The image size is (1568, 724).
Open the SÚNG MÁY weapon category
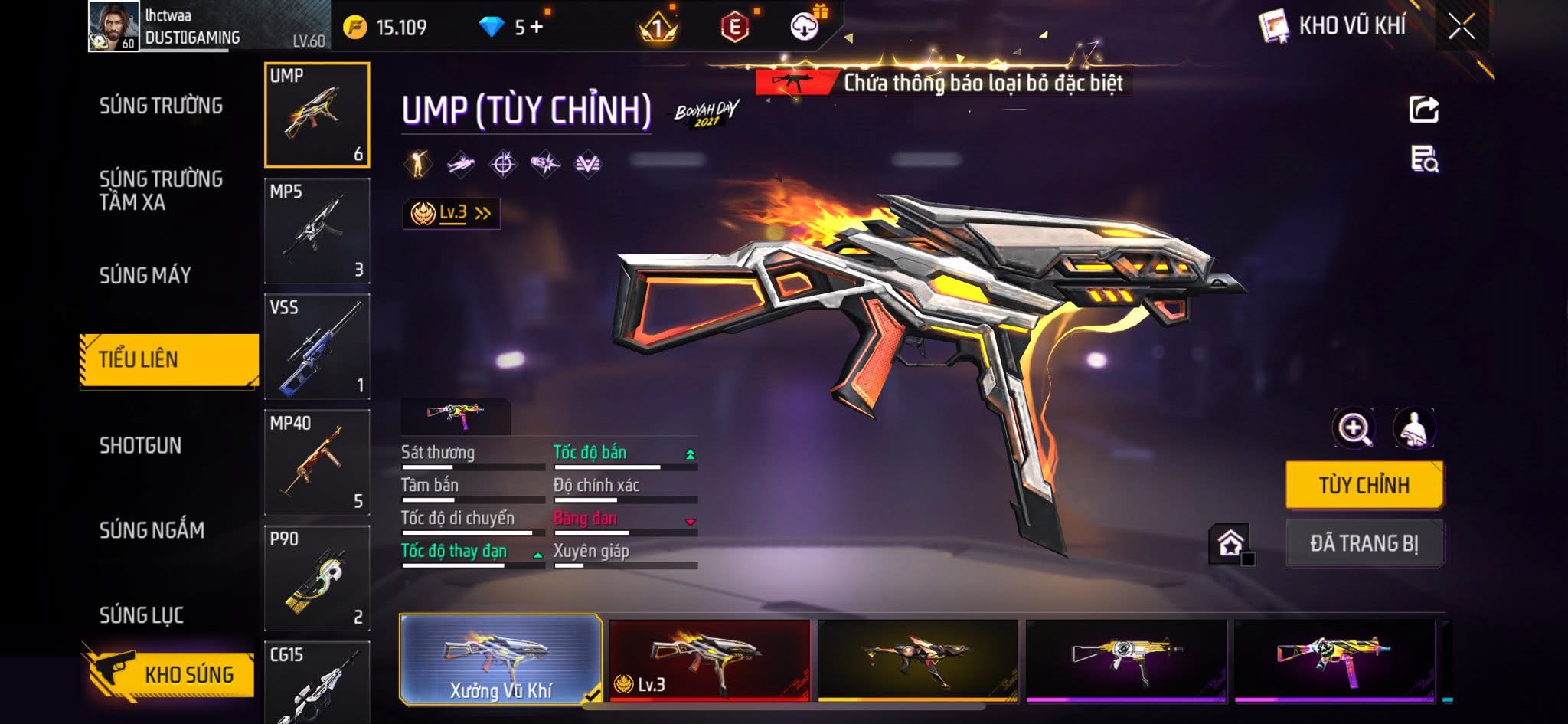pyautogui.click(x=145, y=275)
